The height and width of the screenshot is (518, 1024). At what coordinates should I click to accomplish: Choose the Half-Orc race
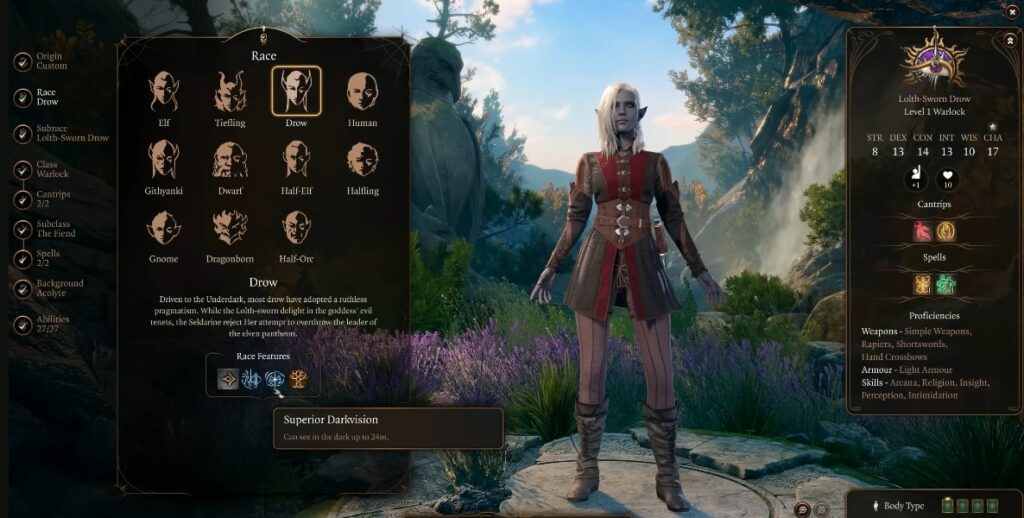coord(296,228)
